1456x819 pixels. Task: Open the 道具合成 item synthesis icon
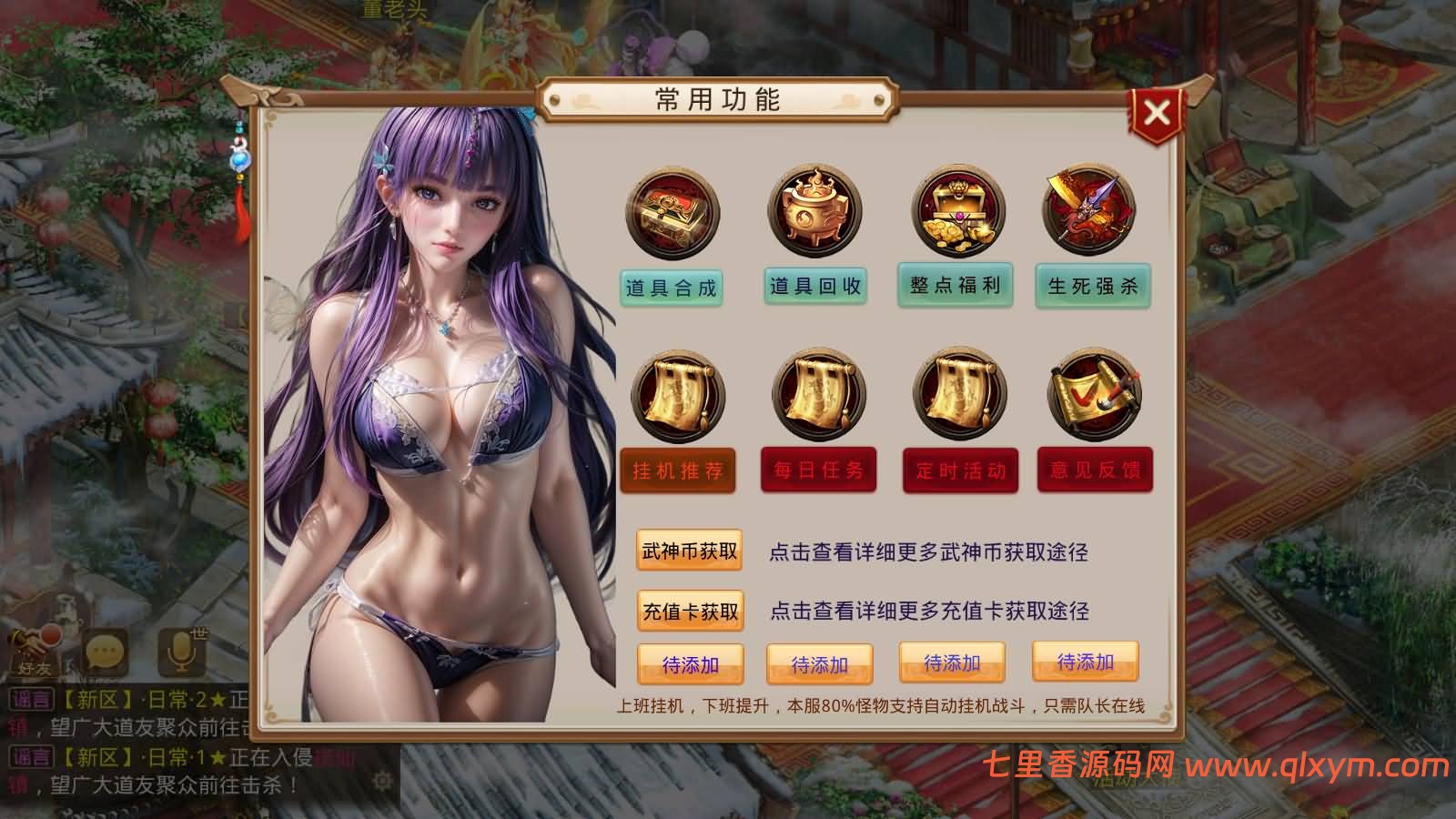tap(671, 212)
